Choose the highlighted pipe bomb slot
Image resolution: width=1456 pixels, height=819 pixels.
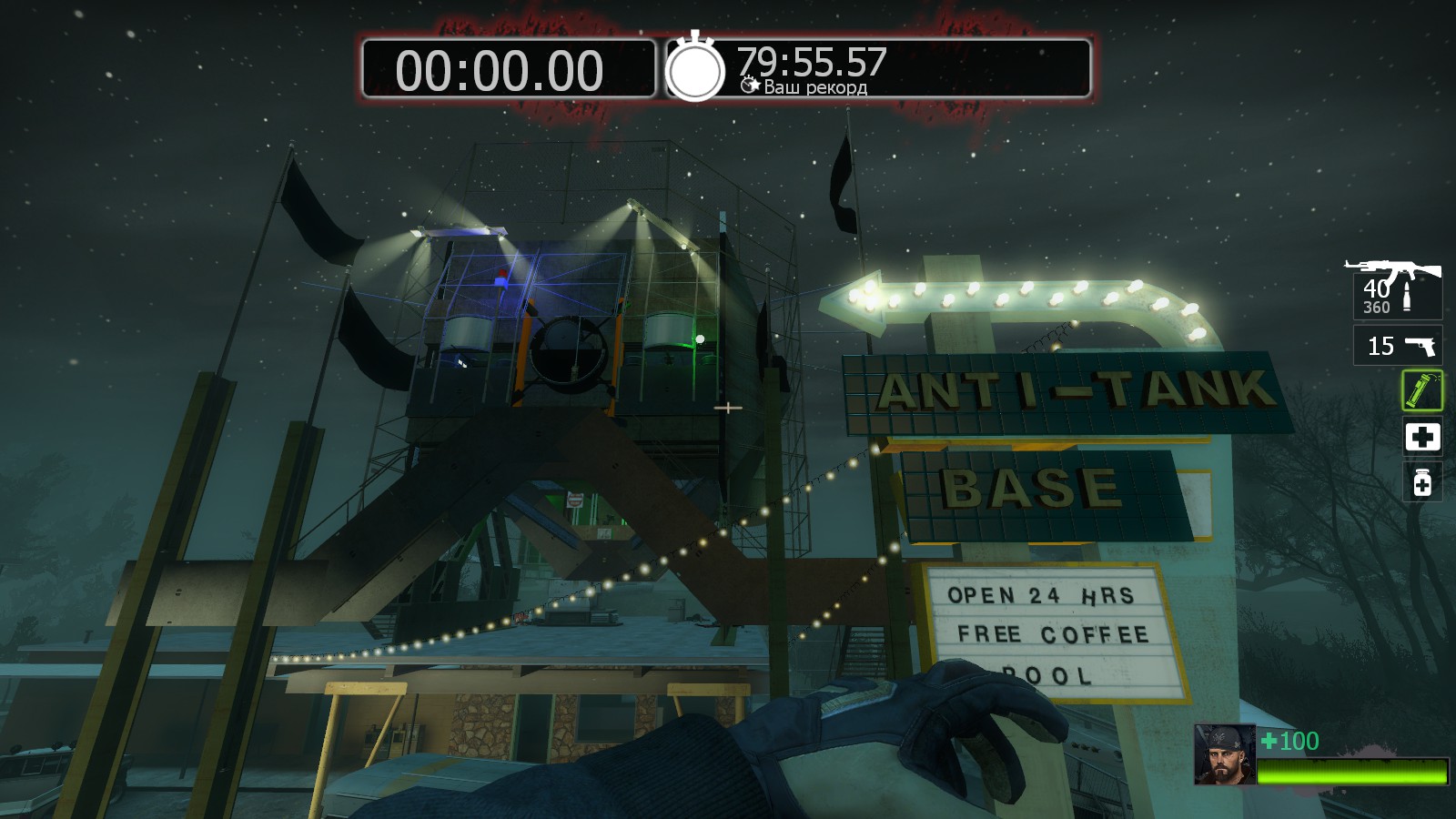(1422, 390)
